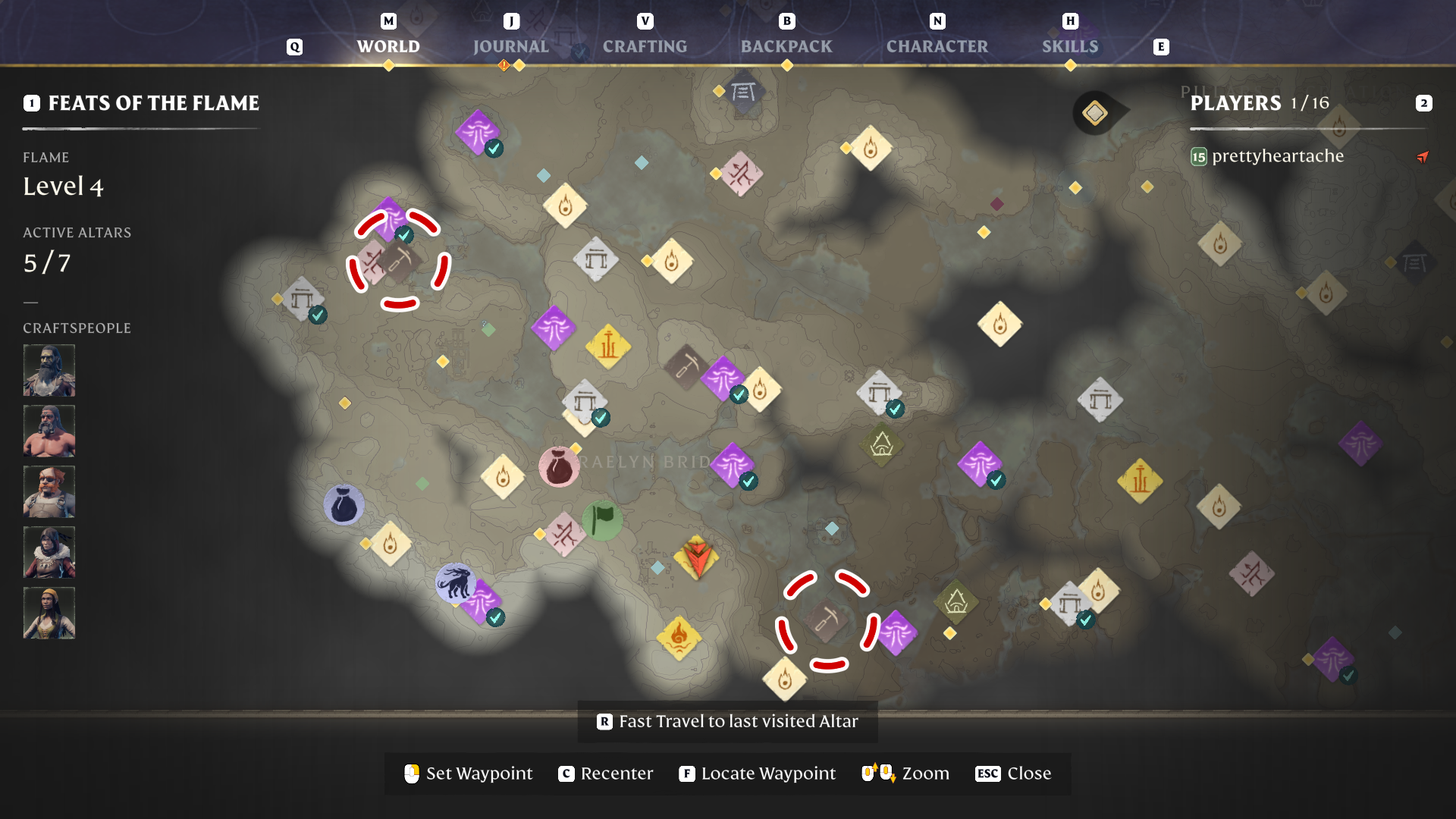
Task: Click the southern red-circled pickaxe marker
Action: tap(824, 620)
